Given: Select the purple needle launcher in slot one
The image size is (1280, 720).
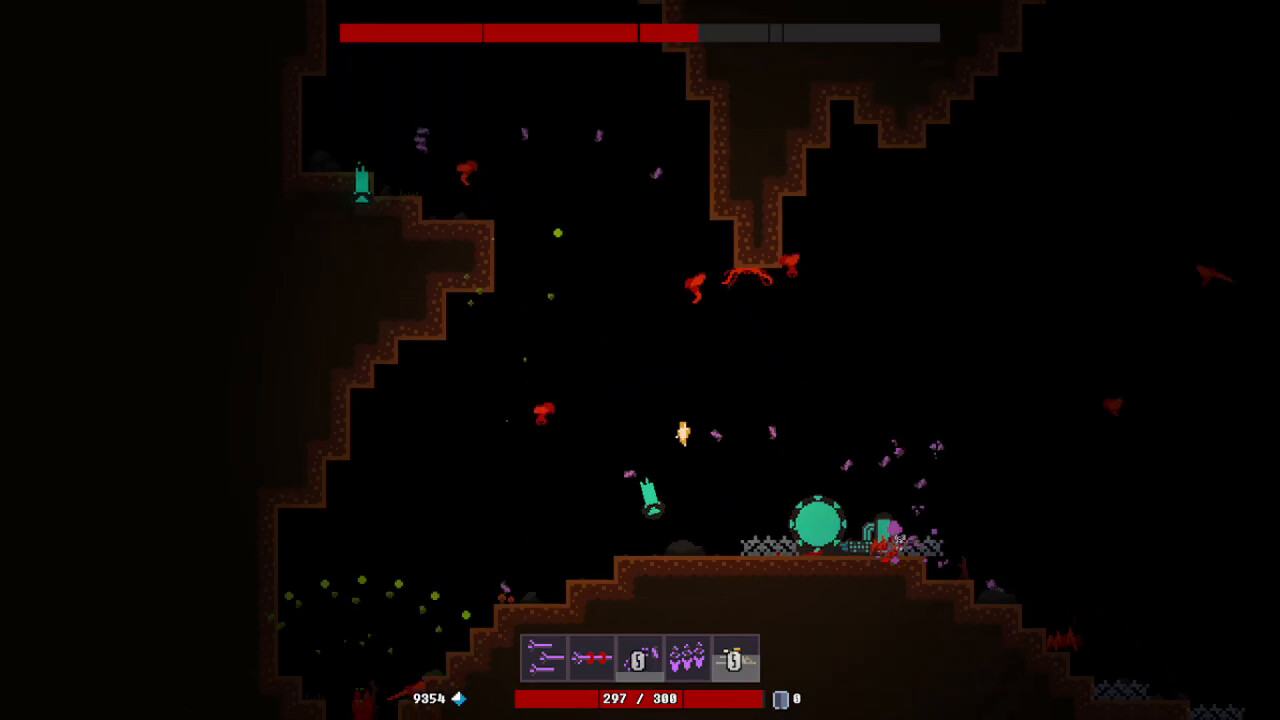Looking at the screenshot, I should coord(543,658).
